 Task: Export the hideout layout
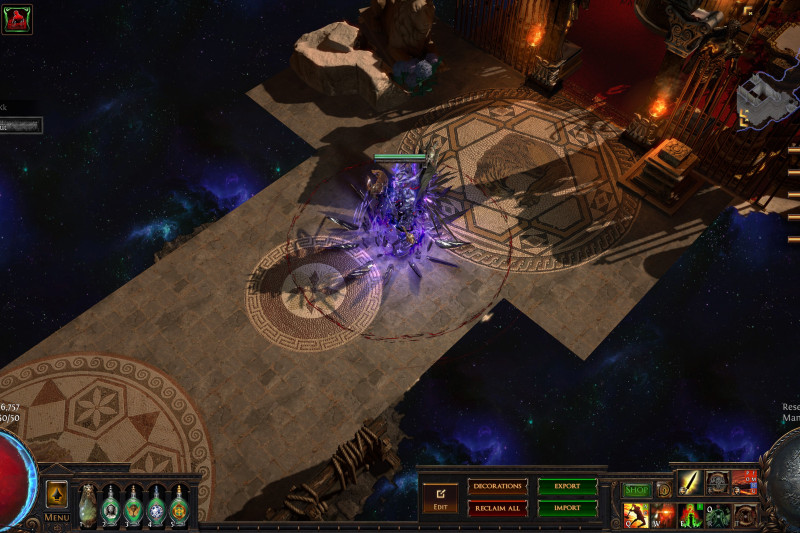(x=567, y=486)
